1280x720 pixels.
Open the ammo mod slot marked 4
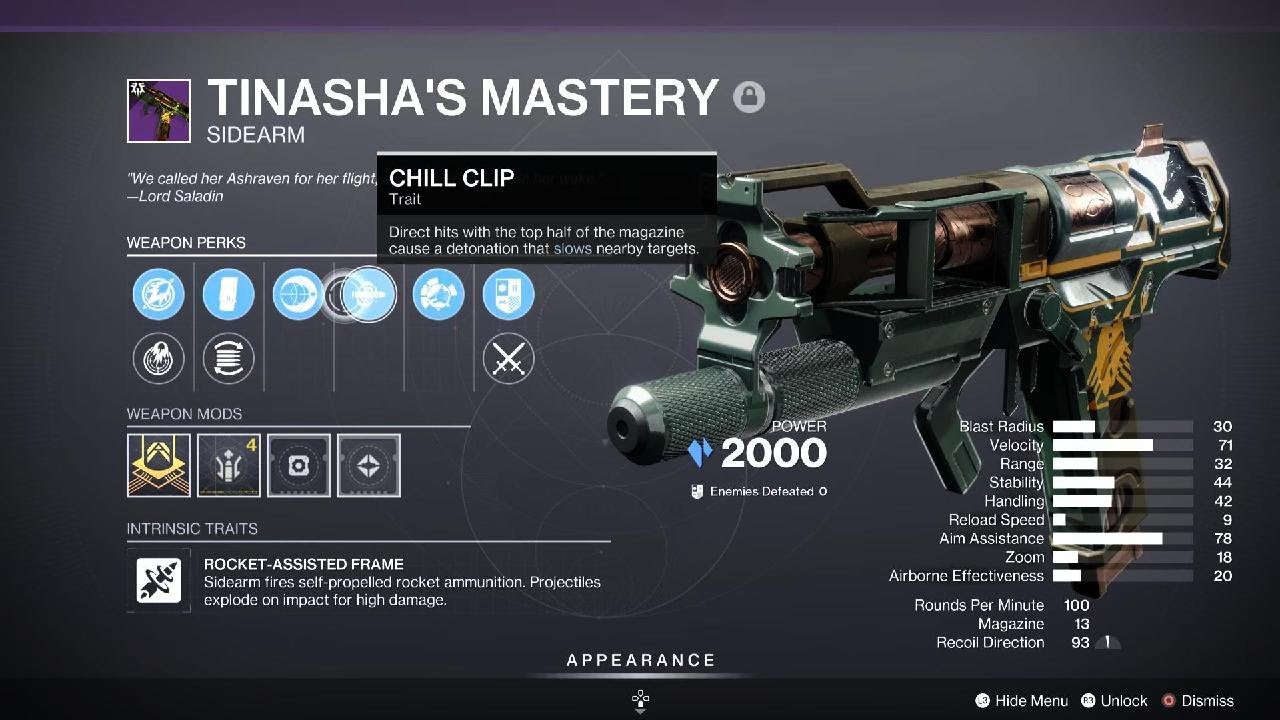(229, 465)
